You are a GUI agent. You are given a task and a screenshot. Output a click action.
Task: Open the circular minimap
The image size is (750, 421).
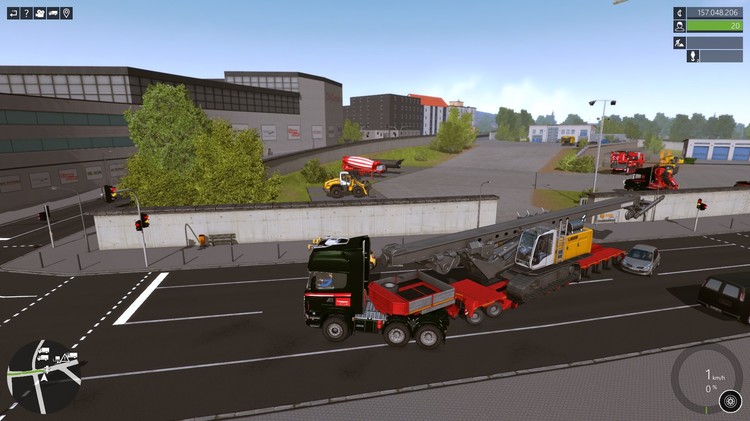(44, 376)
